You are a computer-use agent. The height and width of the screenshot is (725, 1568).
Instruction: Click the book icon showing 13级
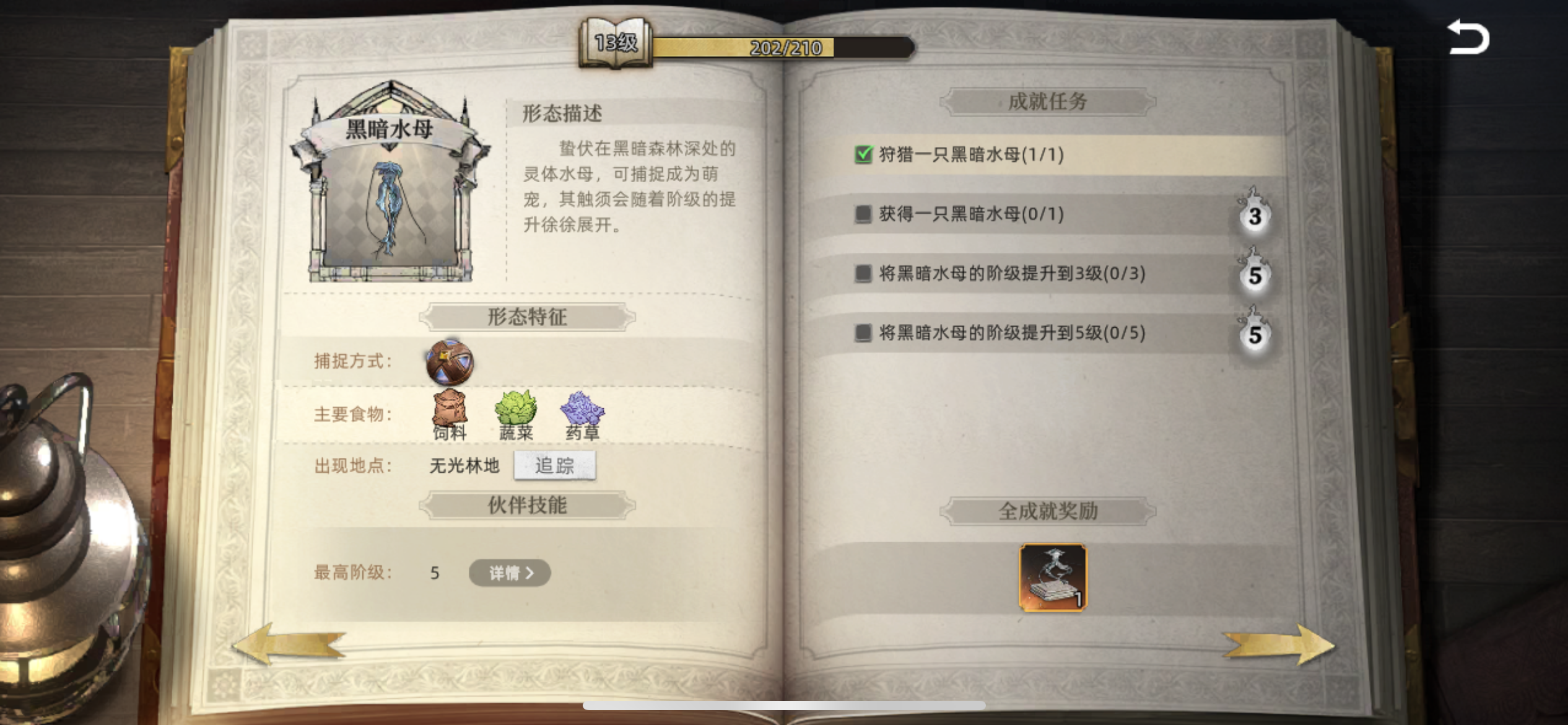pos(617,45)
